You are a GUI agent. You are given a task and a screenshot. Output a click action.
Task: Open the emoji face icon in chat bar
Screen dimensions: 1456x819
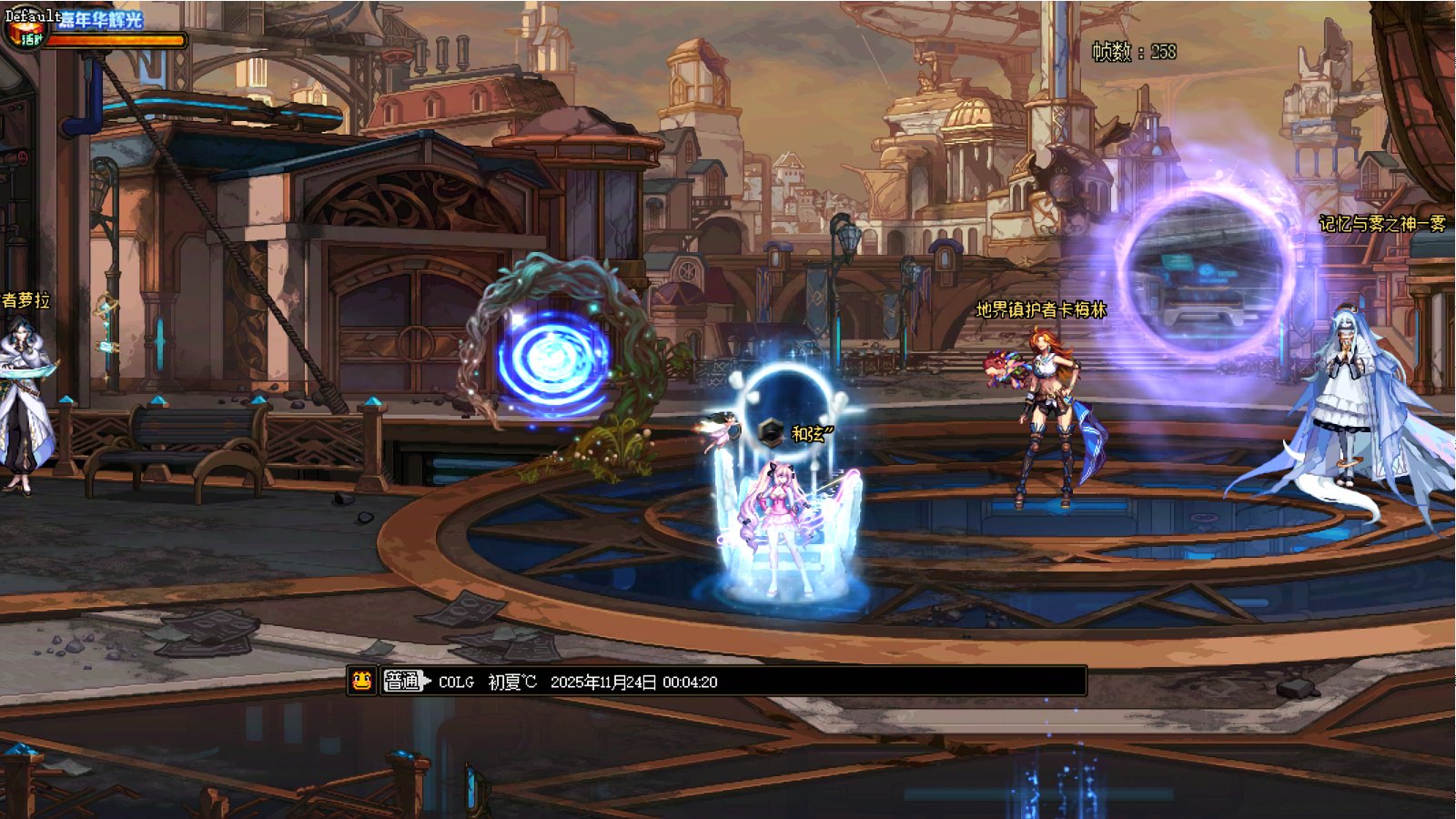click(x=362, y=681)
